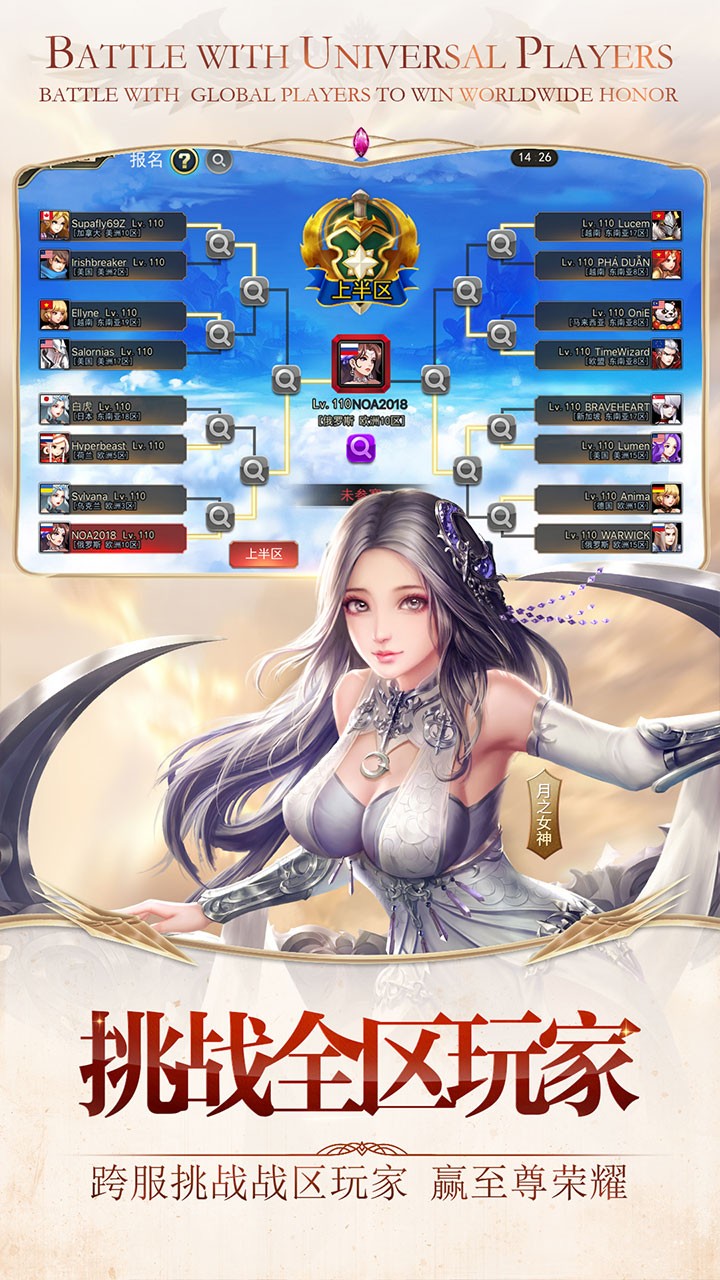Screen dimensions: 720x1280
Task: Open the yellow question mark help icon
Action: click(184, 160)
